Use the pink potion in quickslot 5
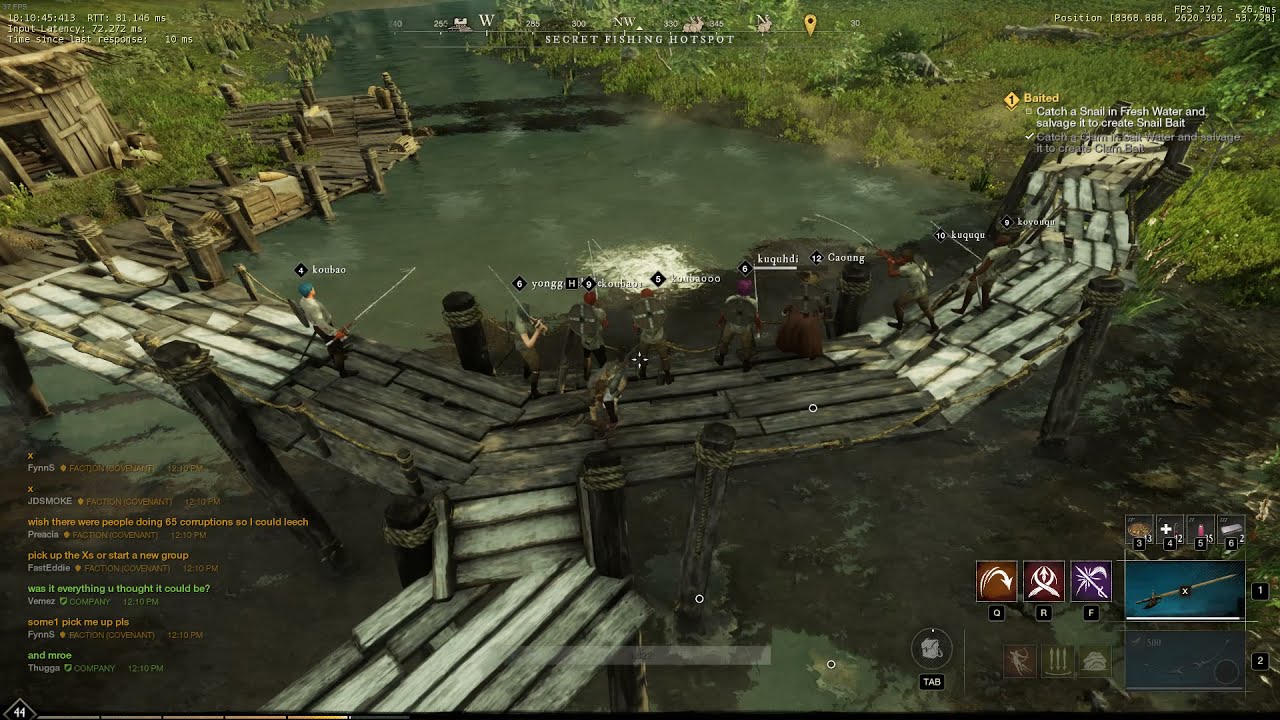 point(1200,530)
